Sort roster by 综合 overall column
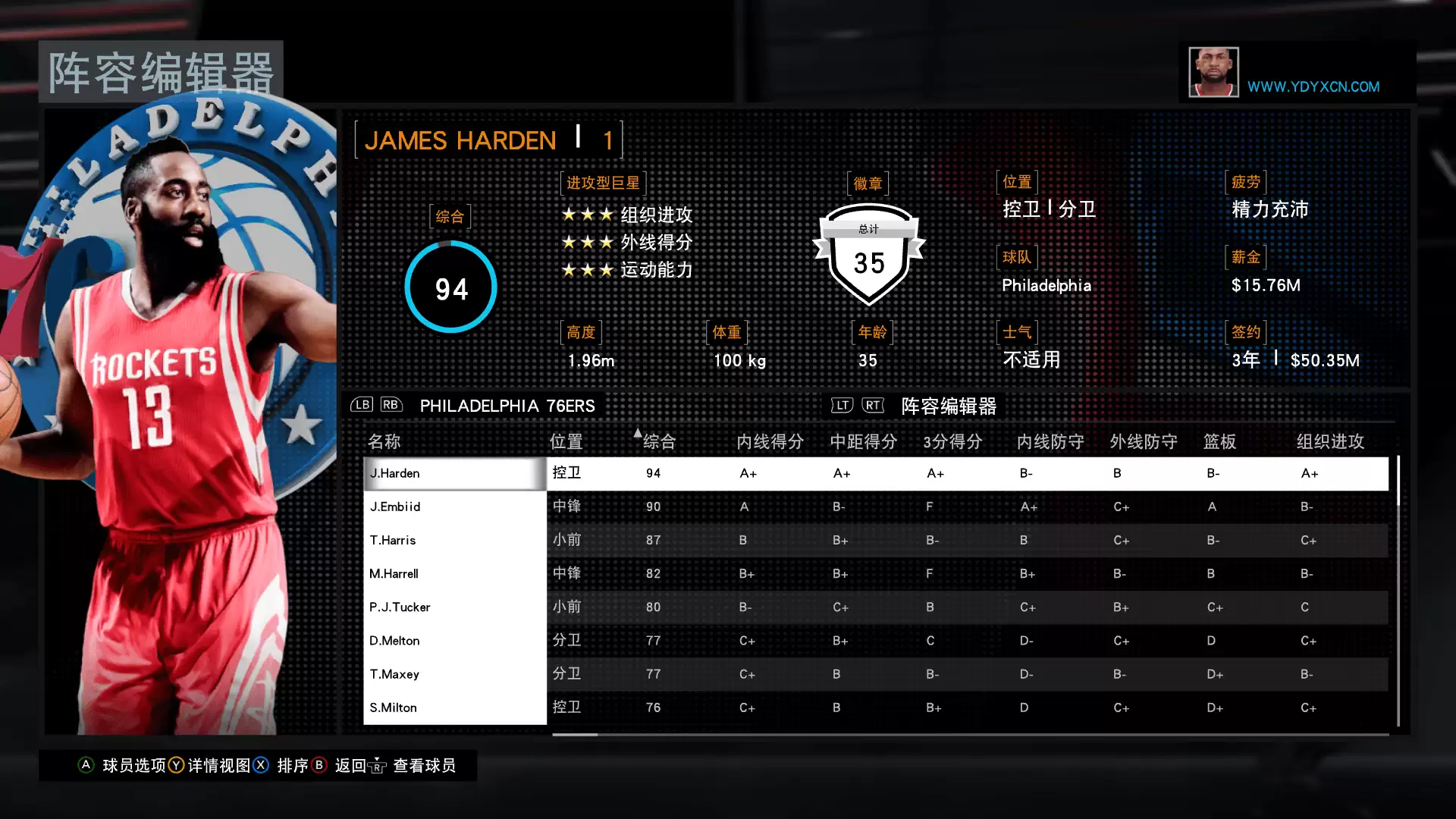The height and width of the screenshot is (819, 1456). coord(658,441)
